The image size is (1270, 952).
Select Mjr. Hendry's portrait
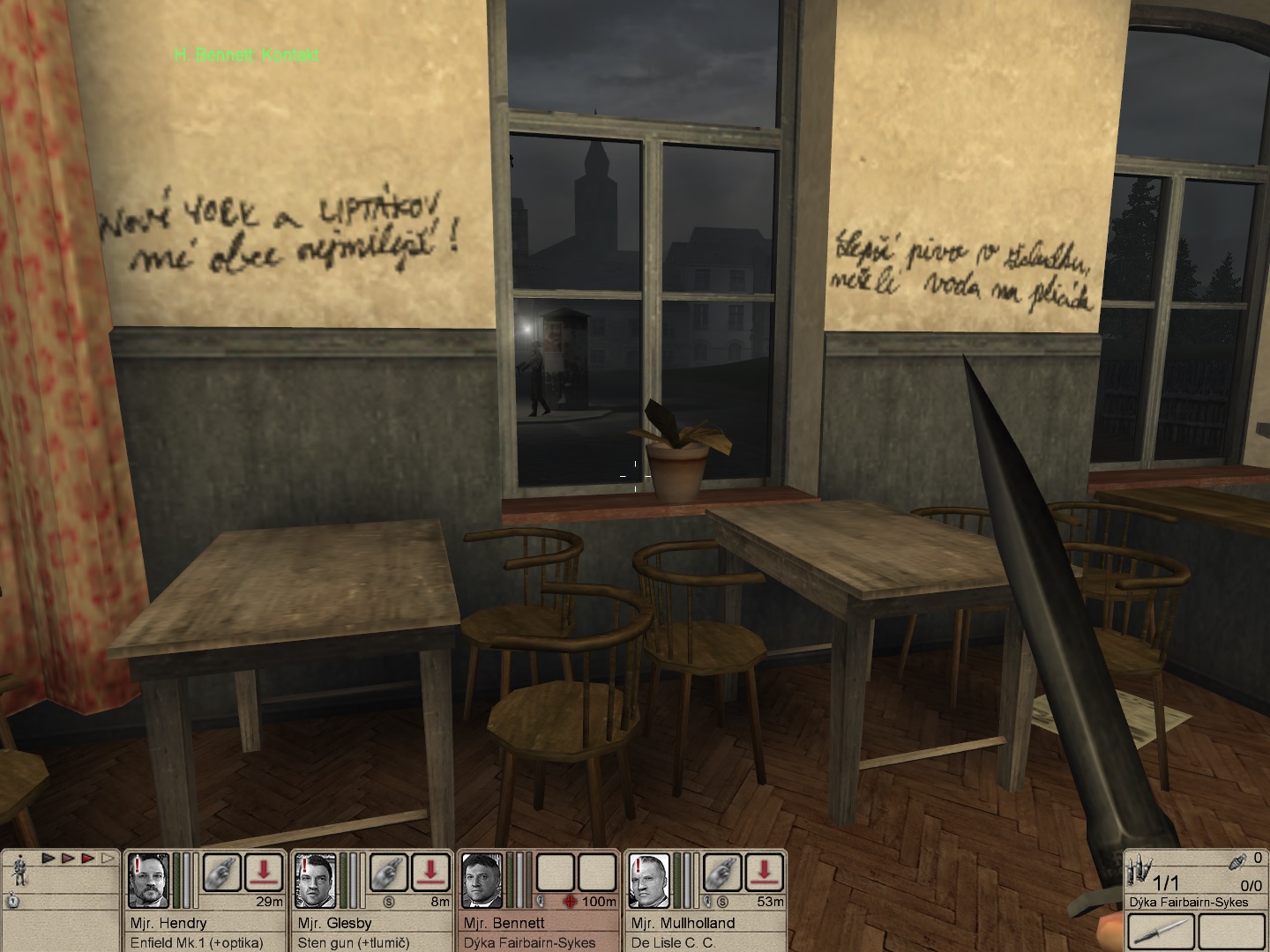pyautogui.click(x=149, y=880)
